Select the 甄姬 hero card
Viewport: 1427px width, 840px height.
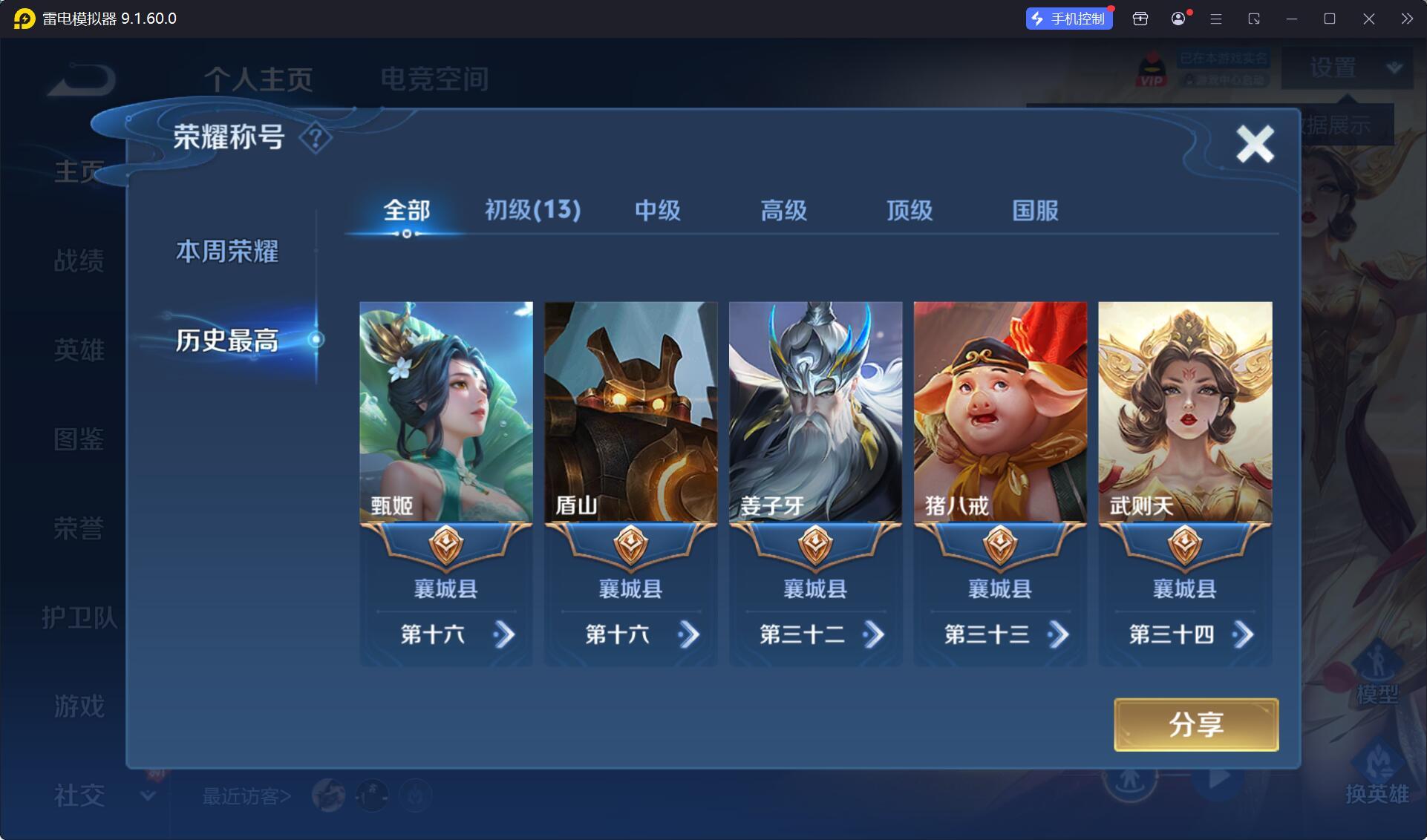point(446,412)
